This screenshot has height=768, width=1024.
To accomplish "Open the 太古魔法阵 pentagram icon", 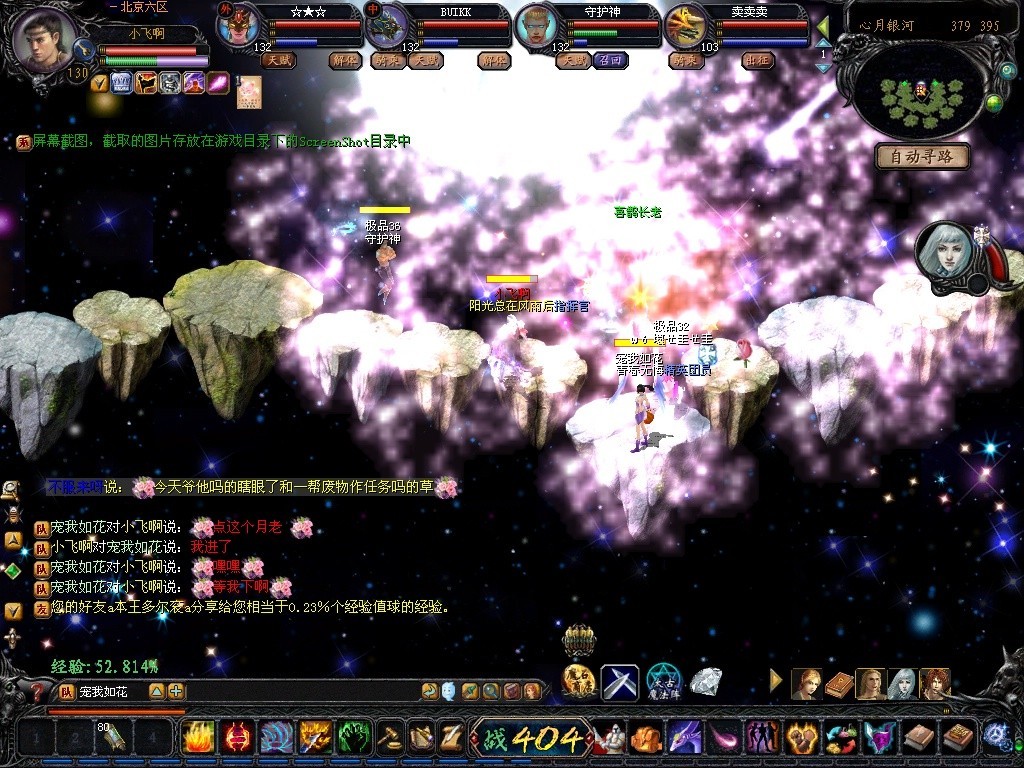I will coord(663,682).
